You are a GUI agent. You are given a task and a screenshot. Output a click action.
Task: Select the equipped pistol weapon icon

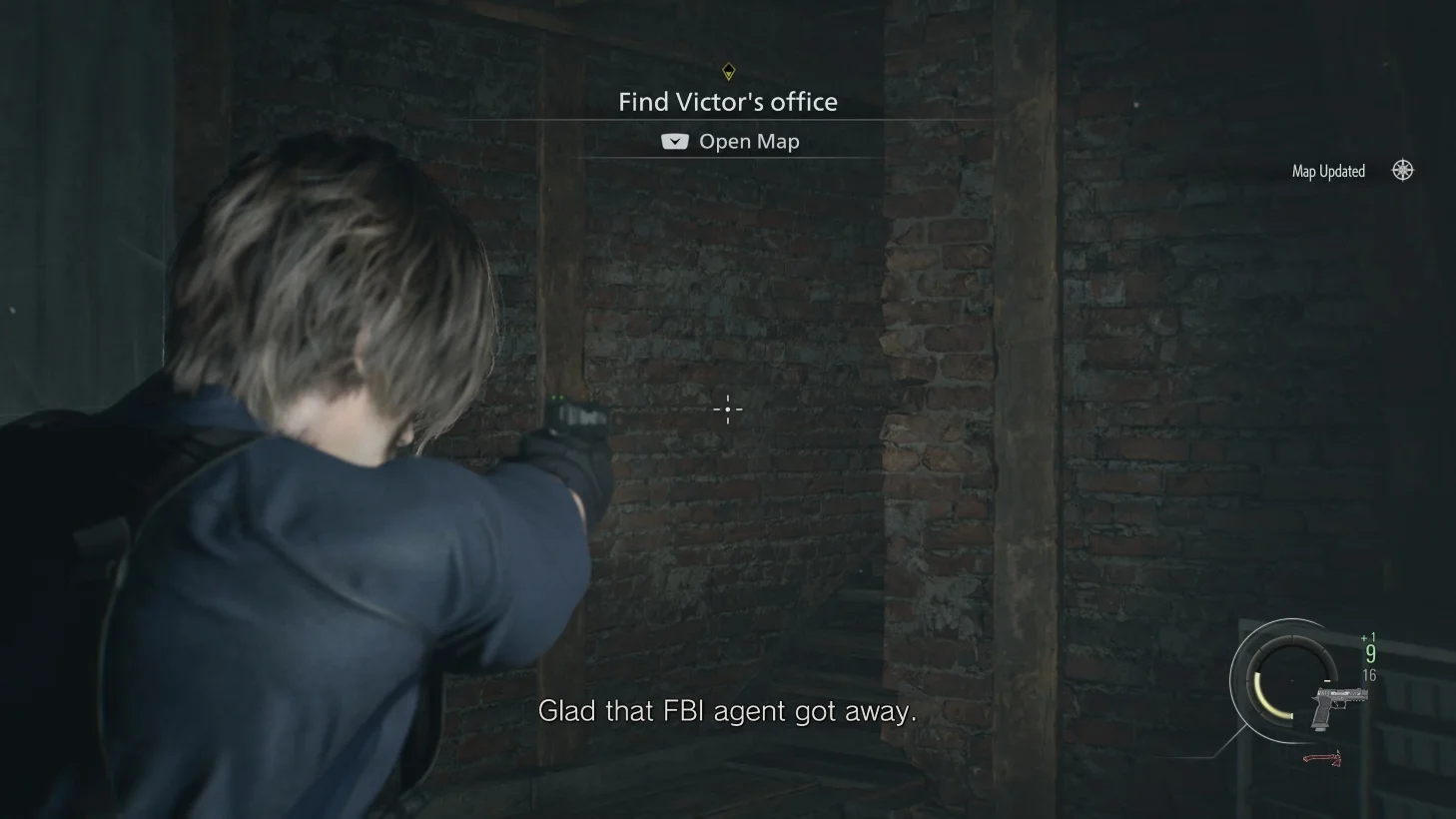click(x=1336, y=705)
